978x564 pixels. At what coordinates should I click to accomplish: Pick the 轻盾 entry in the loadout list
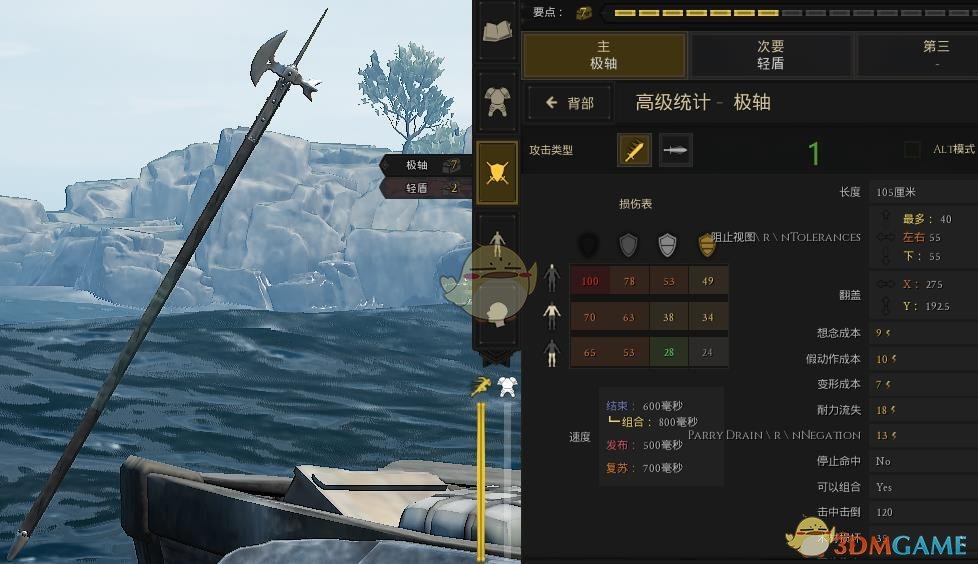click(x=424, y=188)
